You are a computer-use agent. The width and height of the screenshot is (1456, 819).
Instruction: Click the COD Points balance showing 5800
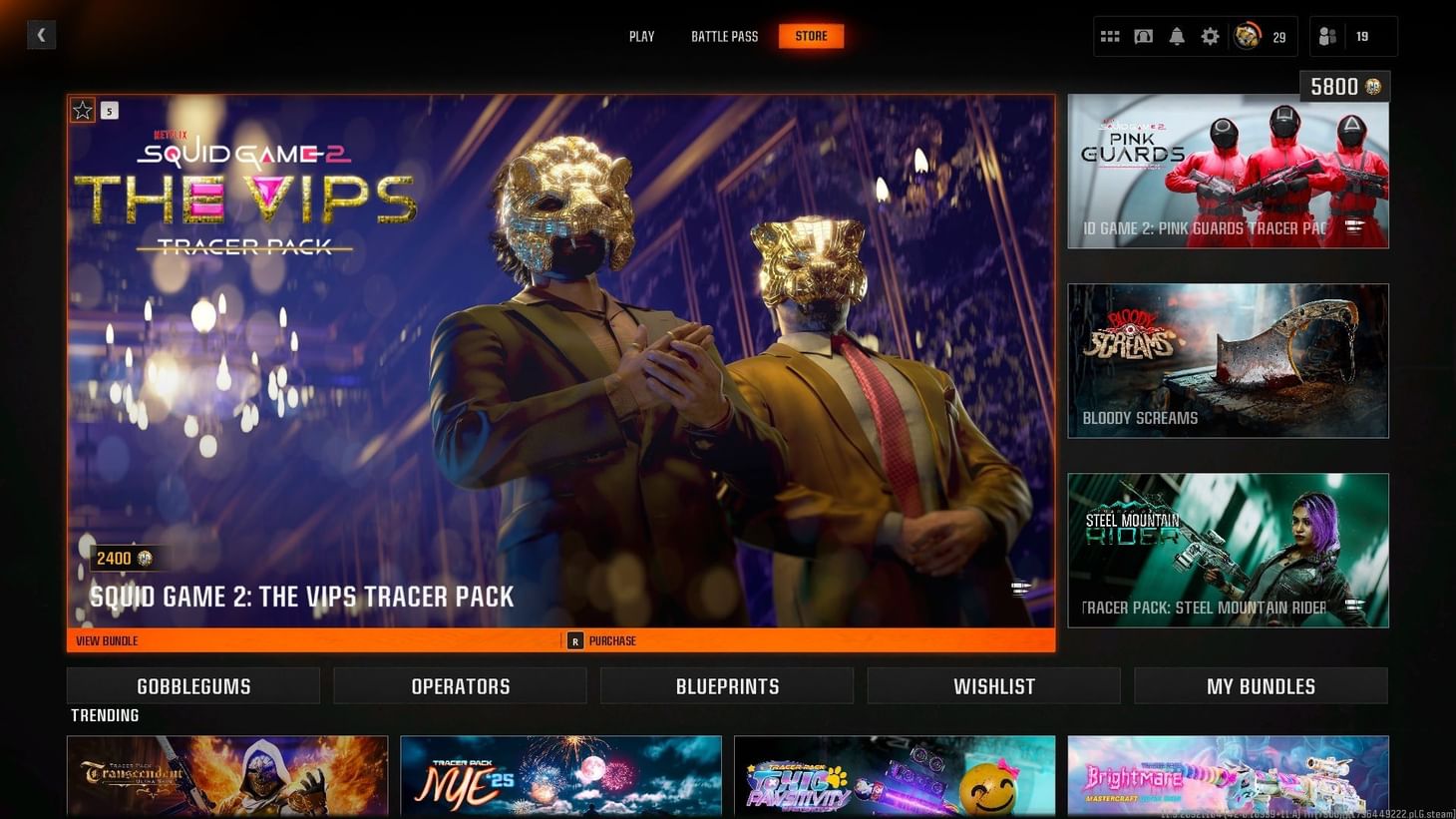tap(1343, 86)
